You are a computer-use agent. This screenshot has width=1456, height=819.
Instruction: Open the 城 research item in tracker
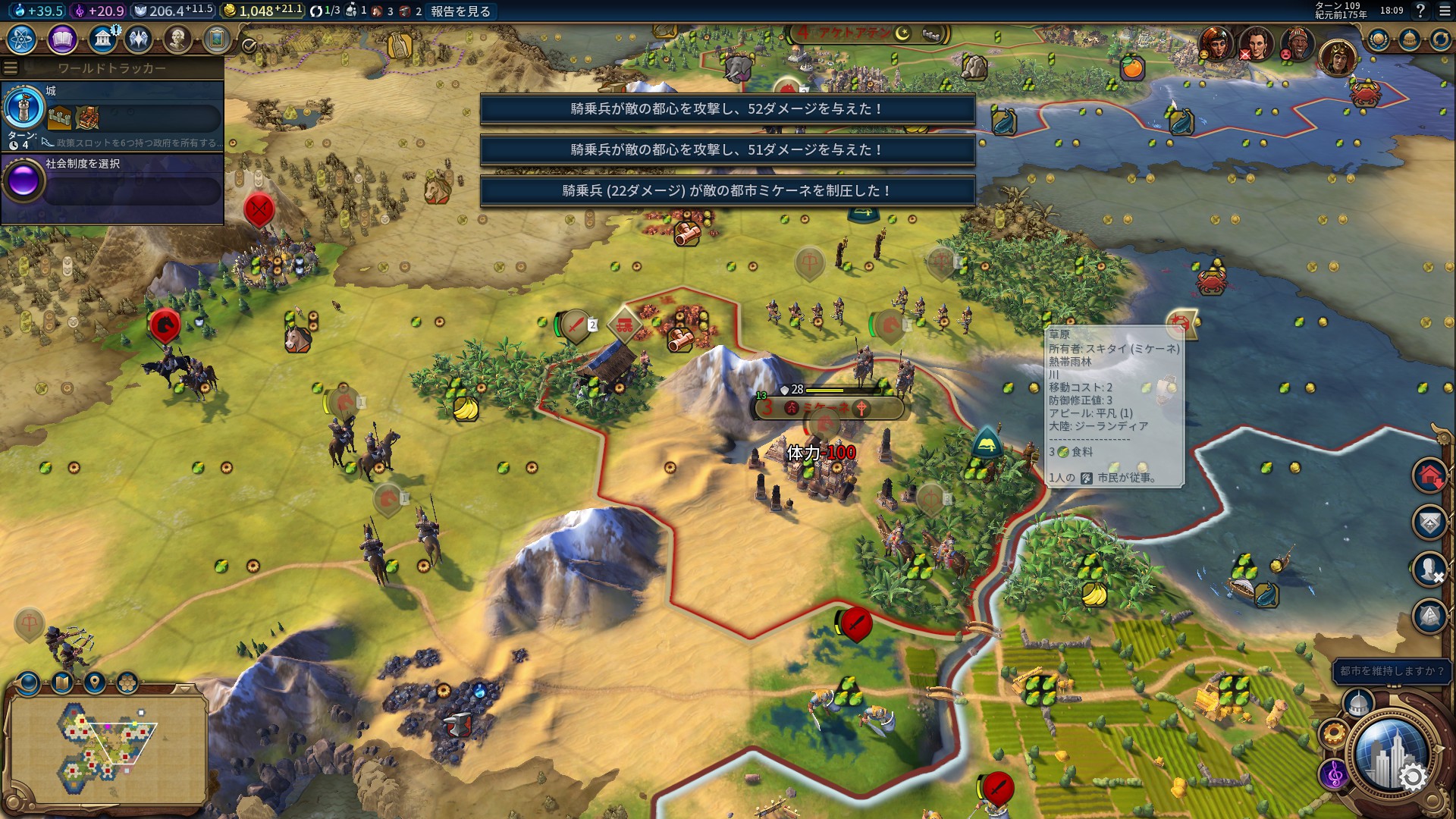(x=112, y=115)
